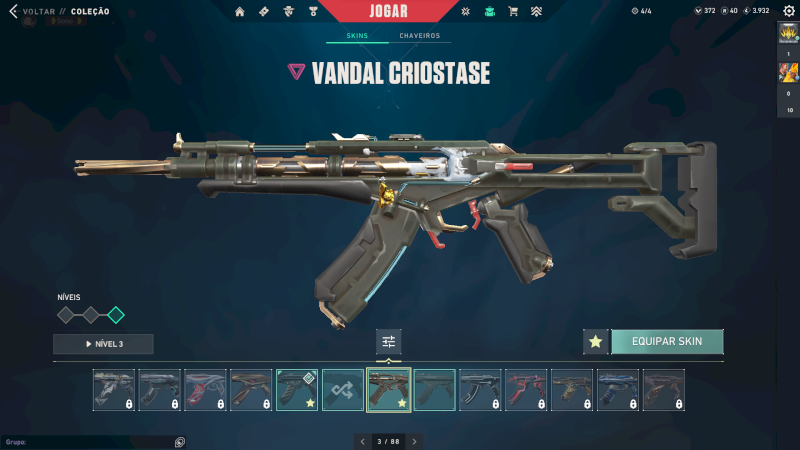Play the Nível 3 preview
The height and width of the screenshot is (450, 800).
(x=103, y=344)
